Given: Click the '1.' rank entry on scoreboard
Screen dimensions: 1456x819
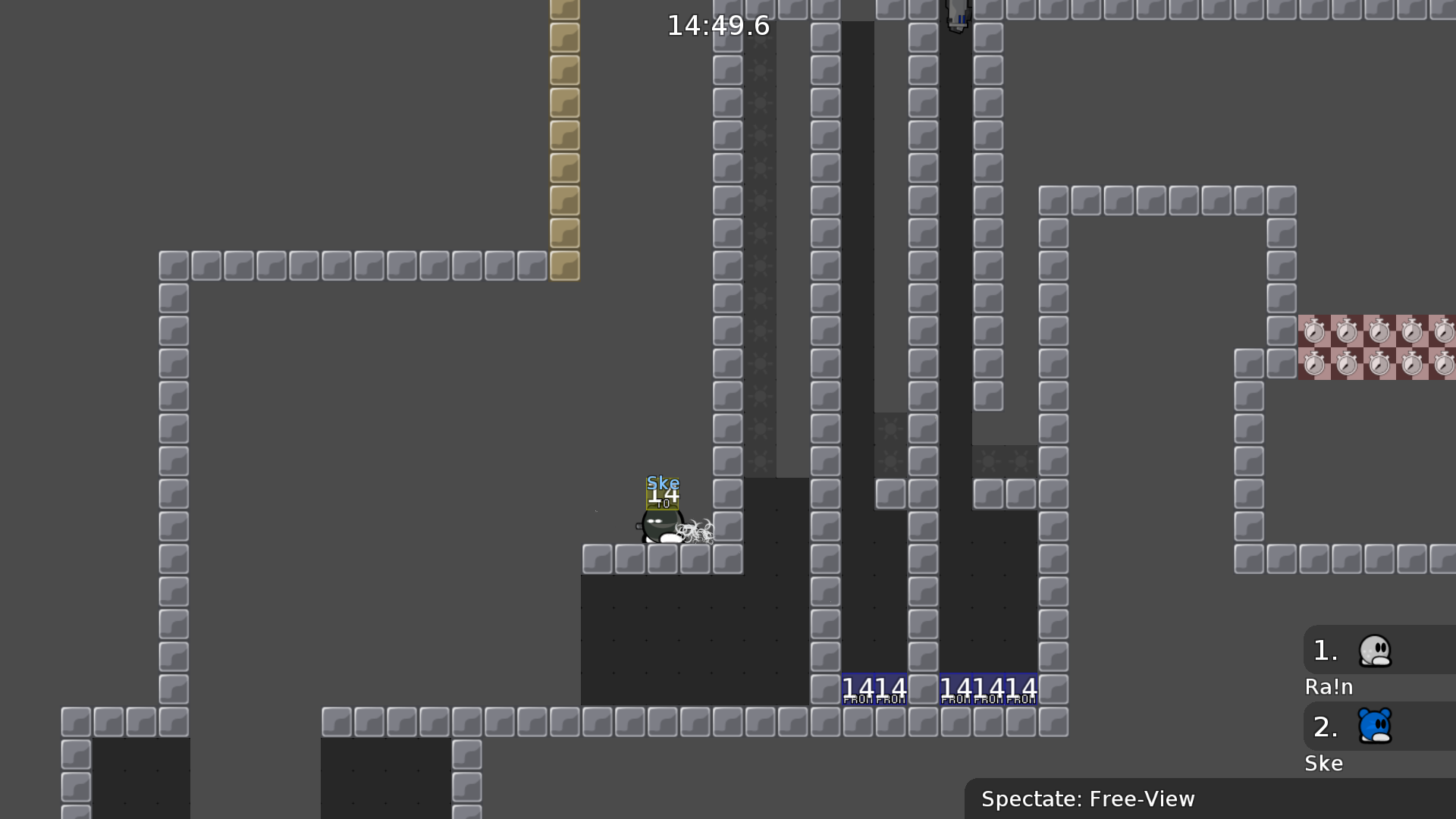Looking at the screenshot, I should (1325, 649).
